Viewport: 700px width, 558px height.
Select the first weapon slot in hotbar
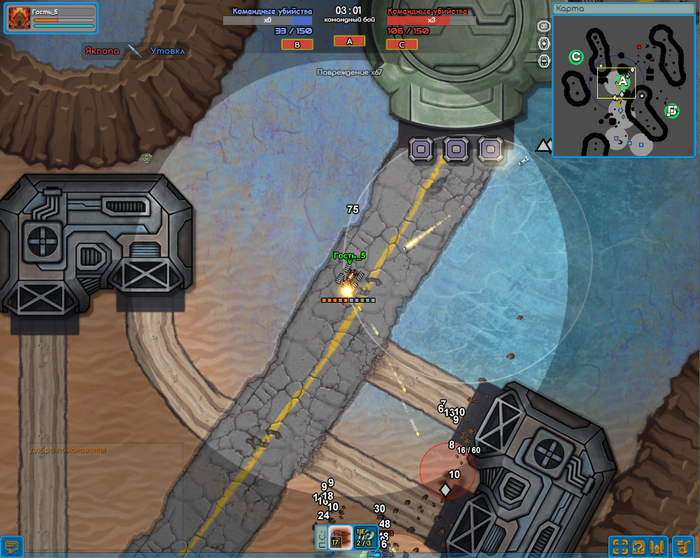pos(340,536)
